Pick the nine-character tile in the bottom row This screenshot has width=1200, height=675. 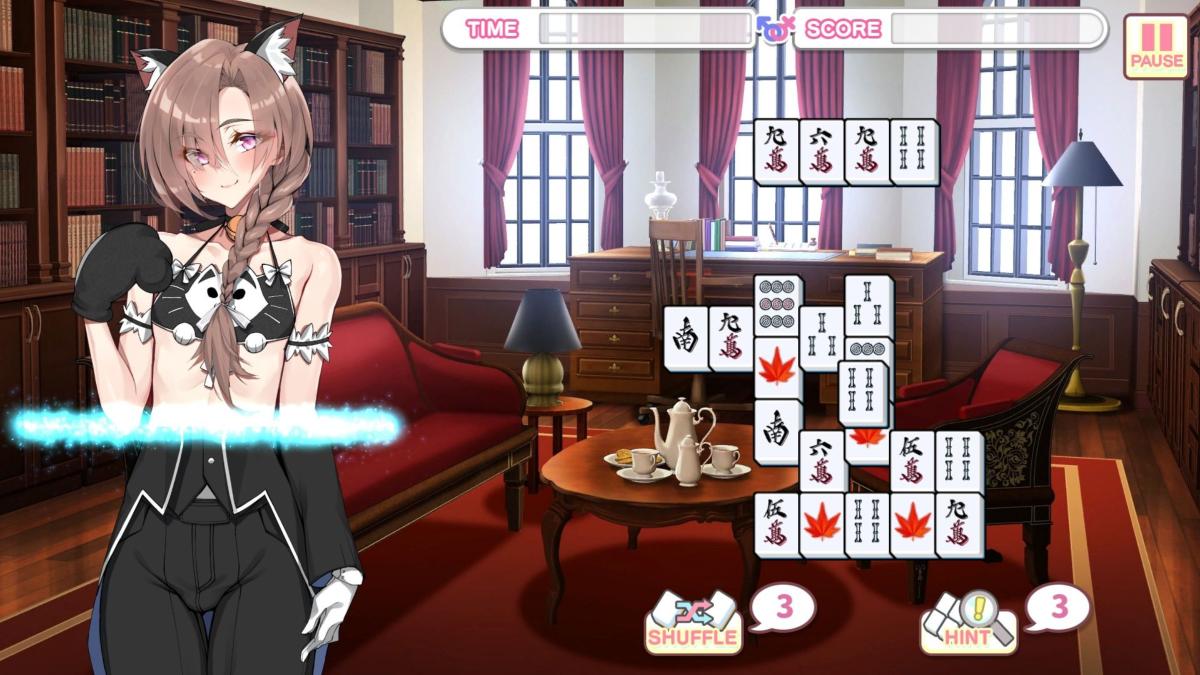pos(958,523)
